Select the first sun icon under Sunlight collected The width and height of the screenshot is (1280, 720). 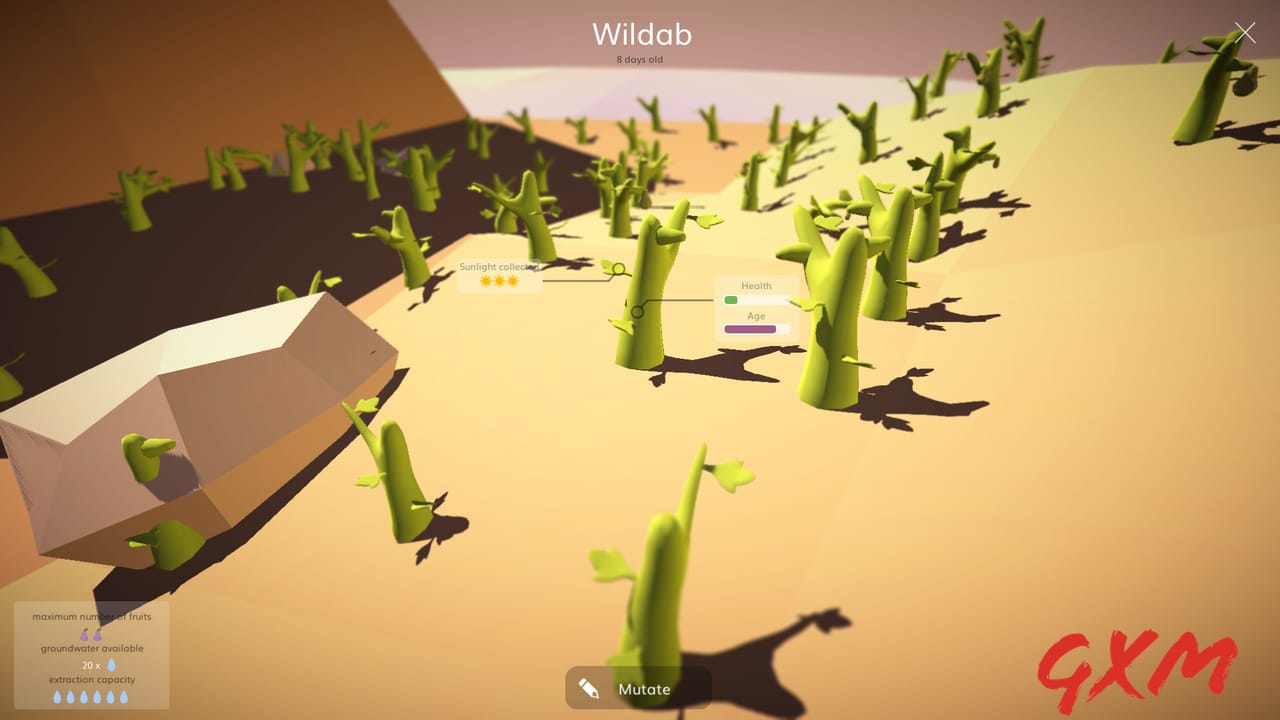click(485, 280)
